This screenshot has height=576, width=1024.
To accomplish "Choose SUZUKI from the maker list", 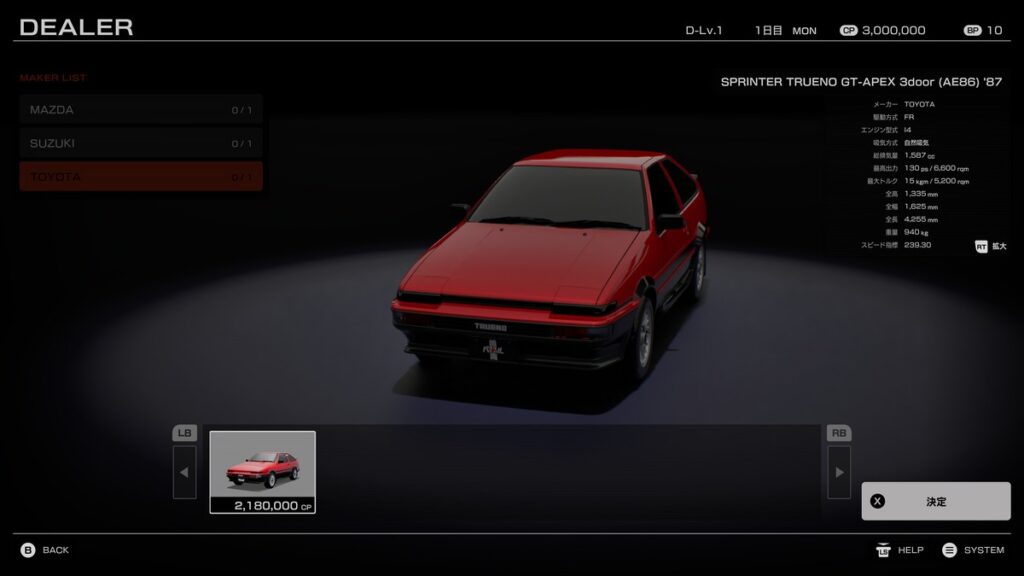I will click(140, 143).
